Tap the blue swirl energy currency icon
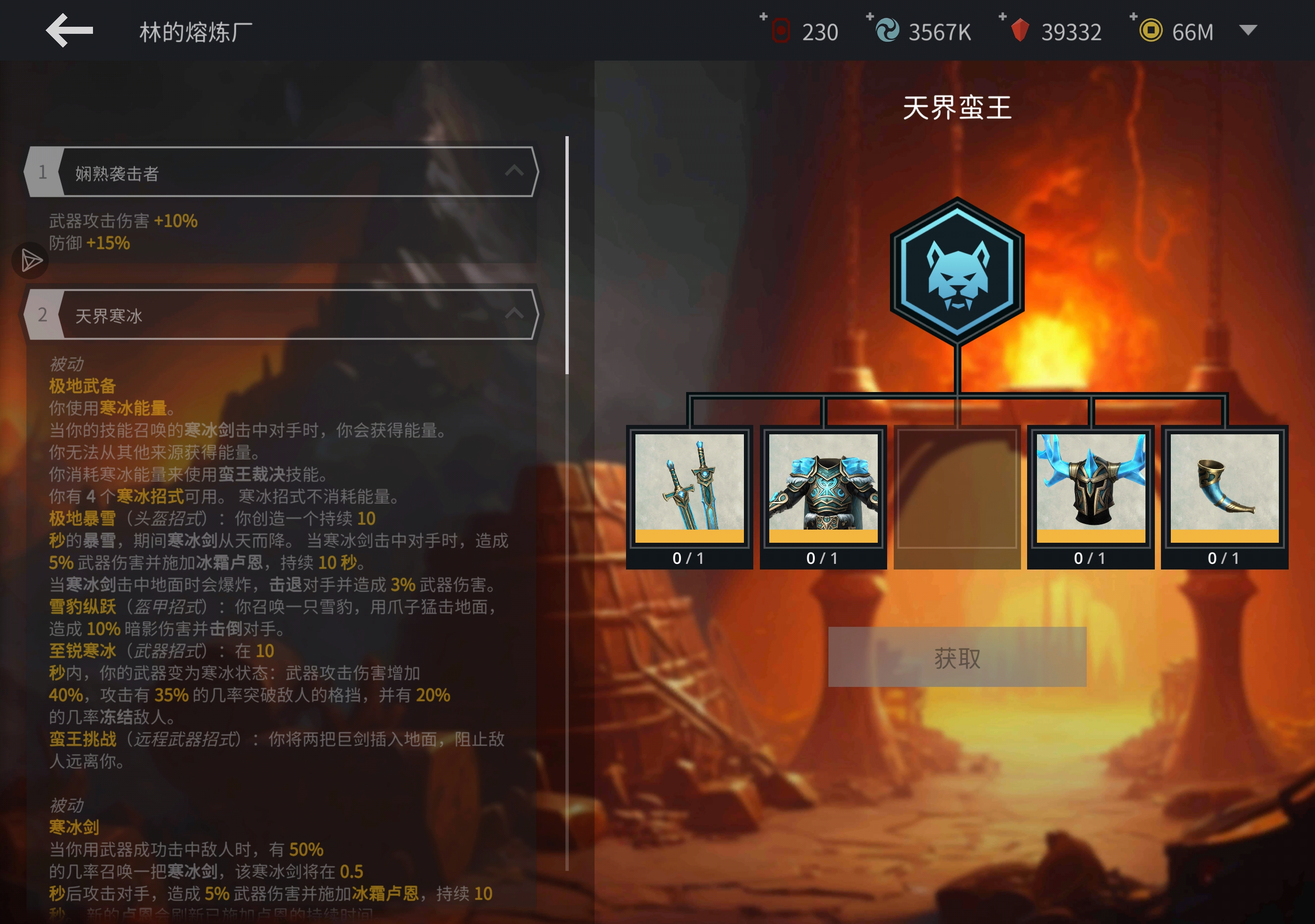1315x924 pixels. click(x=887, y=31)
